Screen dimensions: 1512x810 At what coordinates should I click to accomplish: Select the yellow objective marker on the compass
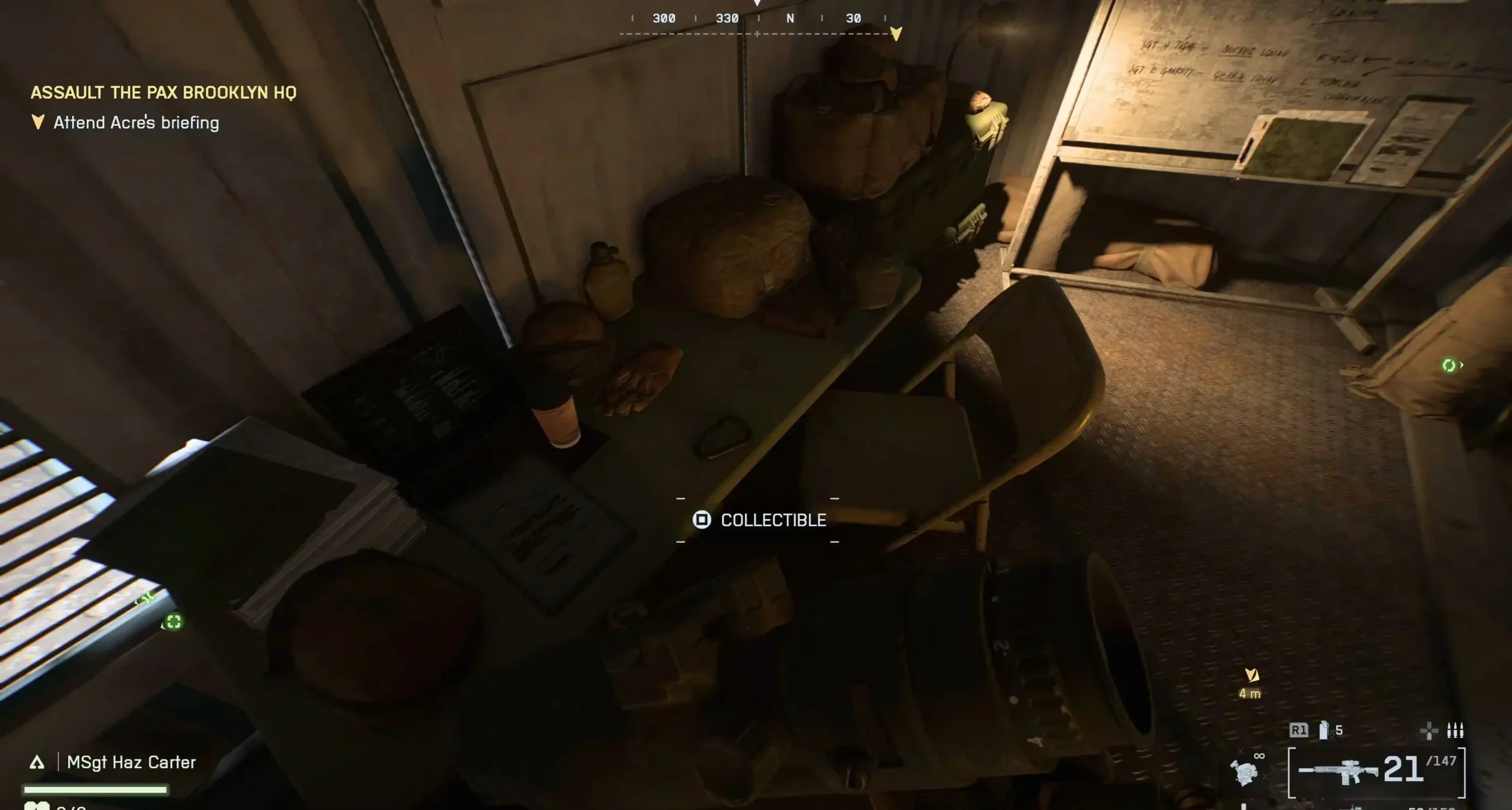(x=896, y=33)
